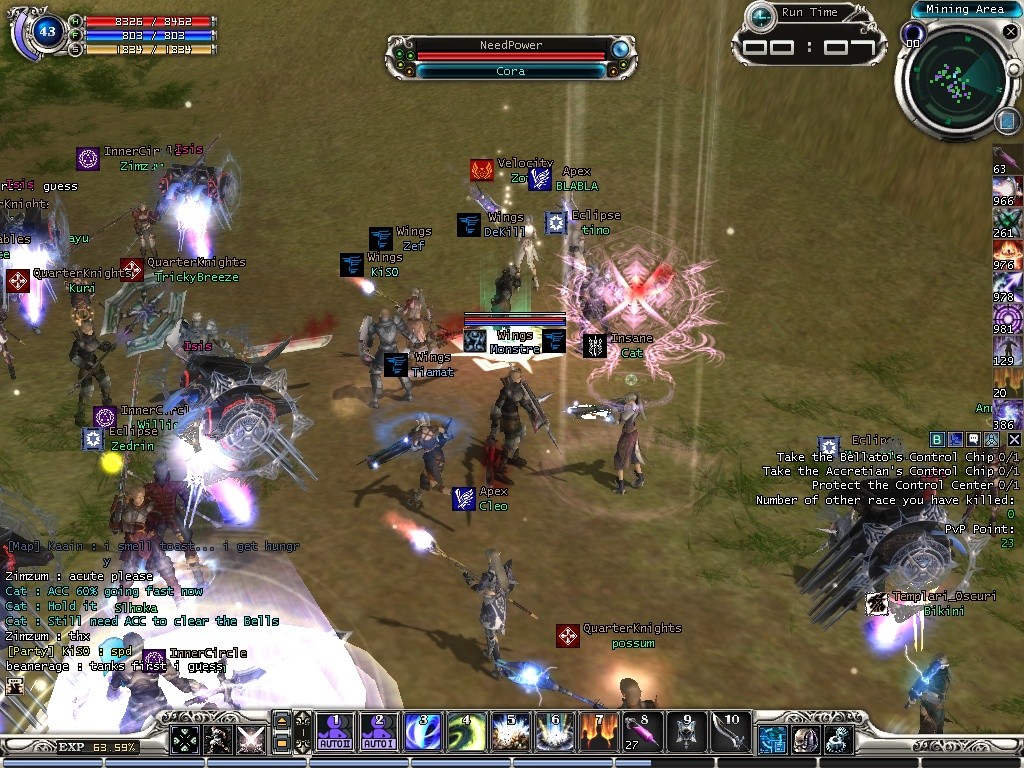Use the blue swirl skill in slot 3
The width and height of the screenshot is (1024, 768).
pos(423,732)
